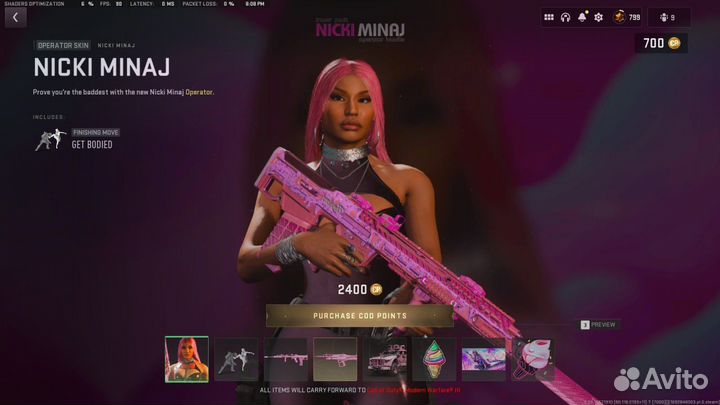
Task: Open the headset voice channels icon
Action: click(x=566, y=17)
